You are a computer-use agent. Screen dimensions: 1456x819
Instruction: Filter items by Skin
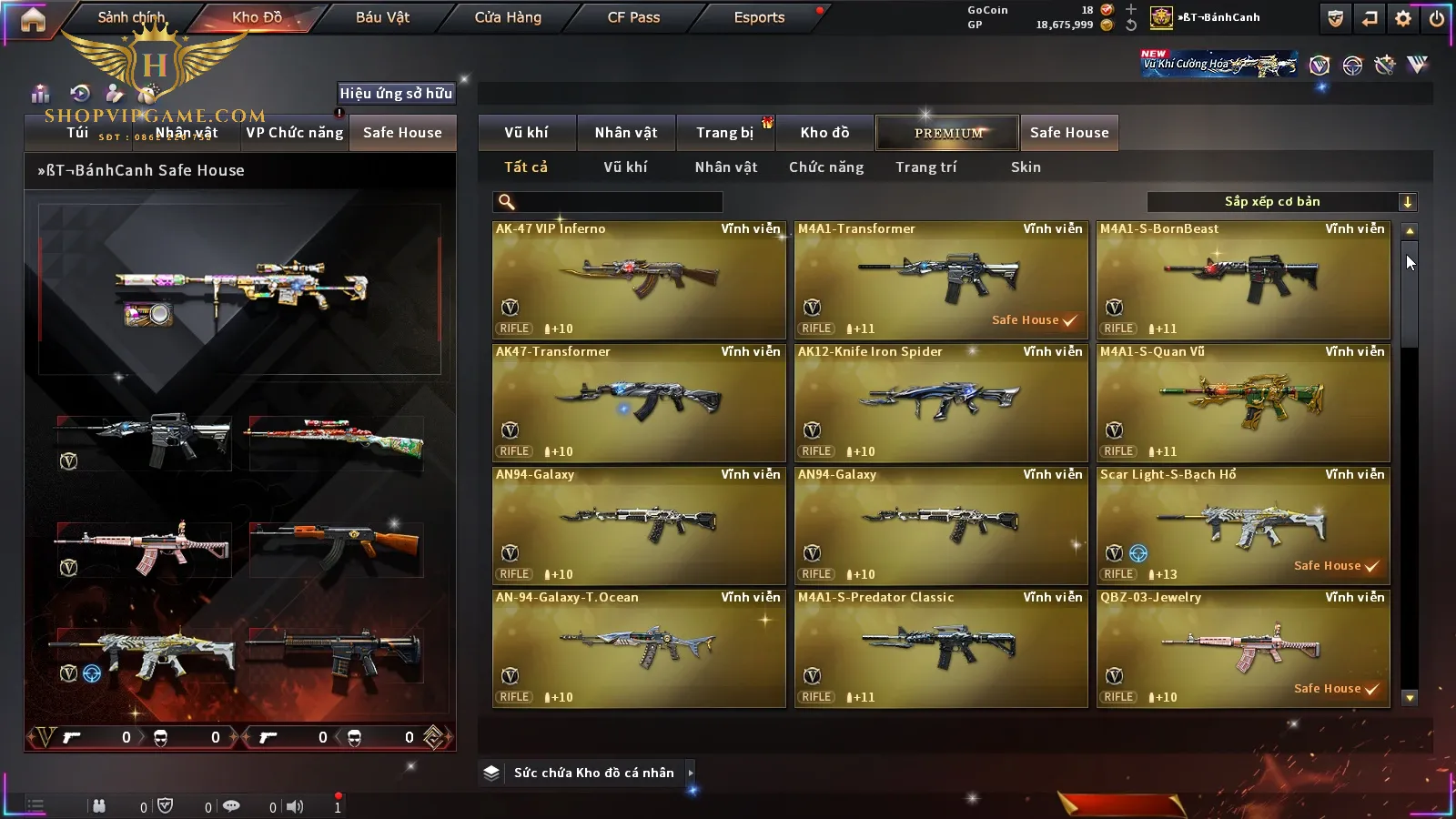pos(1026,167)
